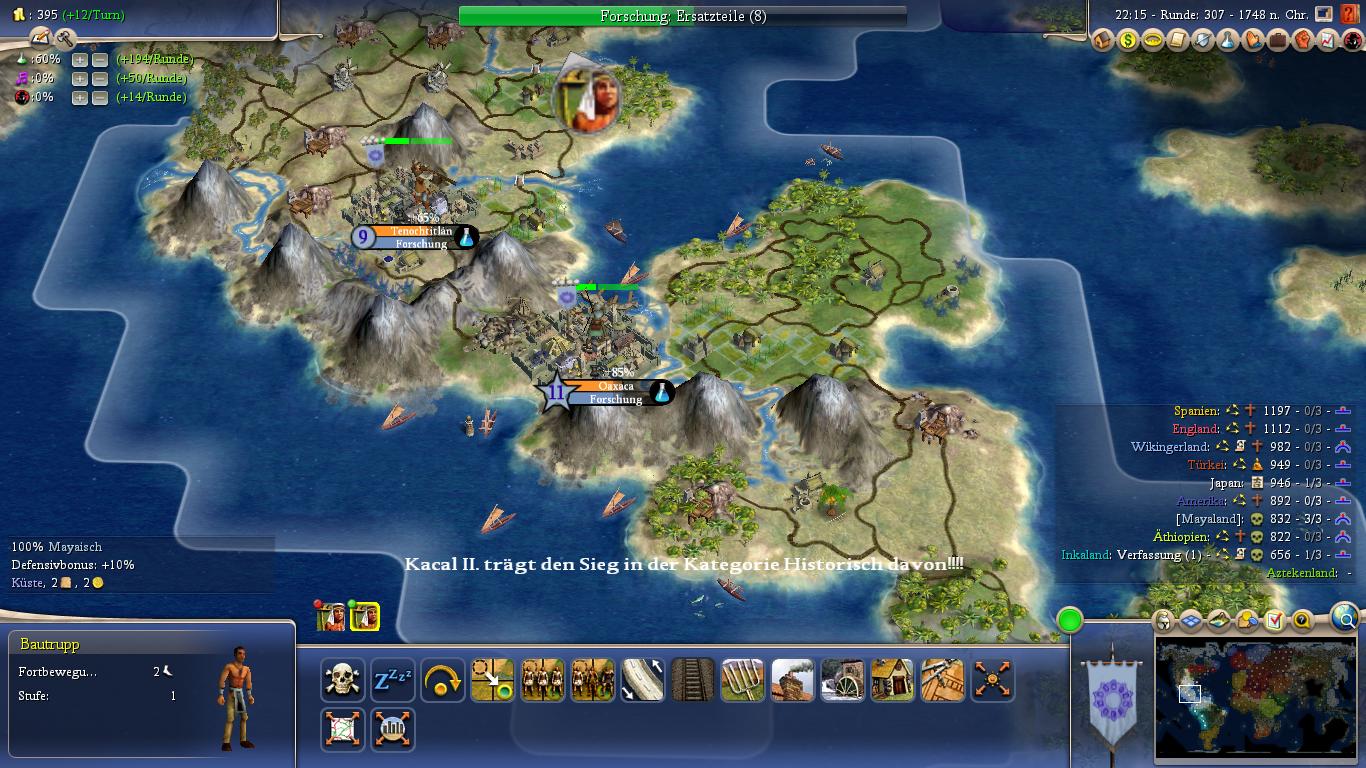
Task: Delete the unit with the skull icon
Action: pyautogui.click(x=343, y=680)
